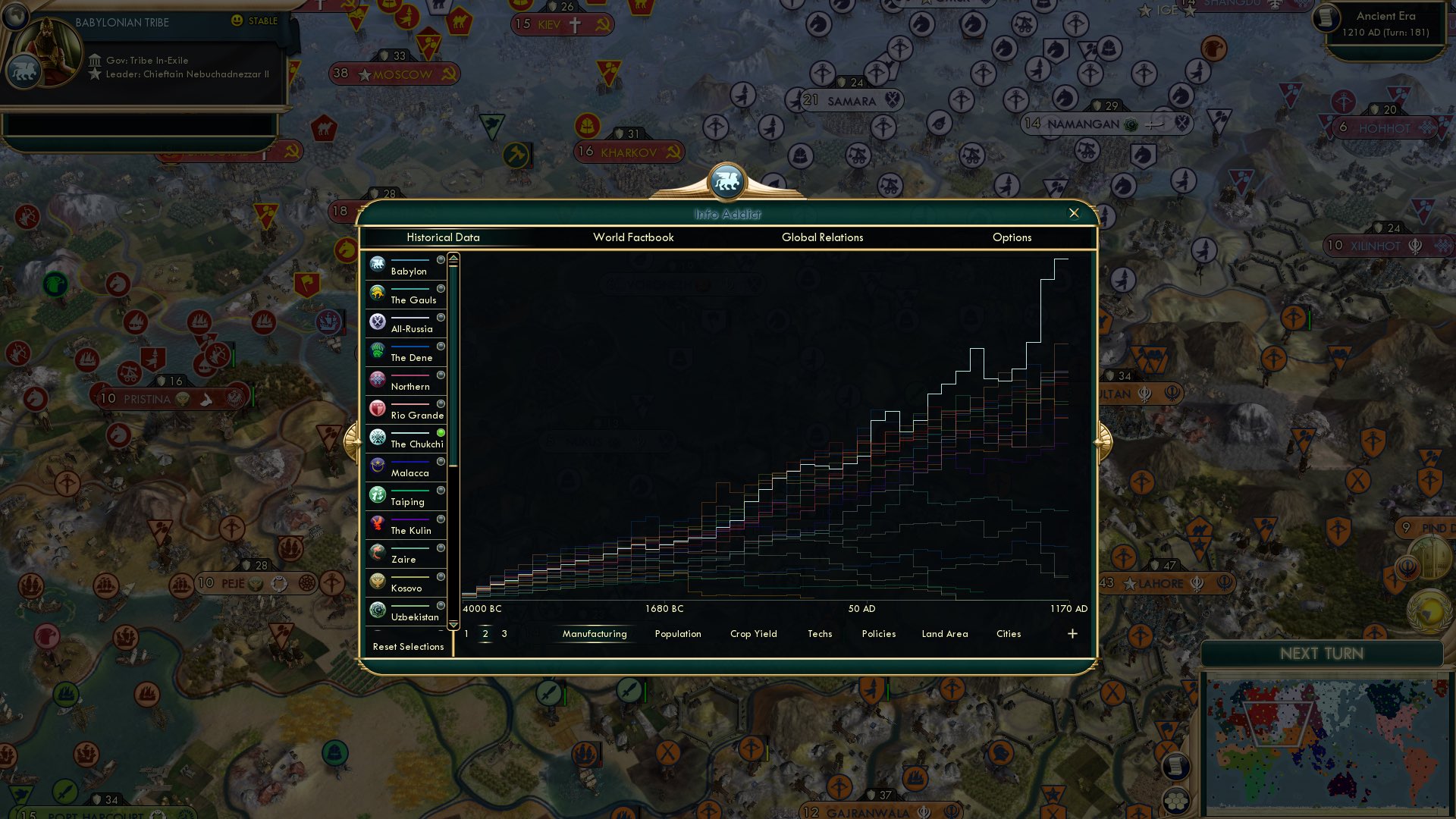The image size is (1456, 819).
Task: Click the Zaire civilization icon
Action: (377, 553)
